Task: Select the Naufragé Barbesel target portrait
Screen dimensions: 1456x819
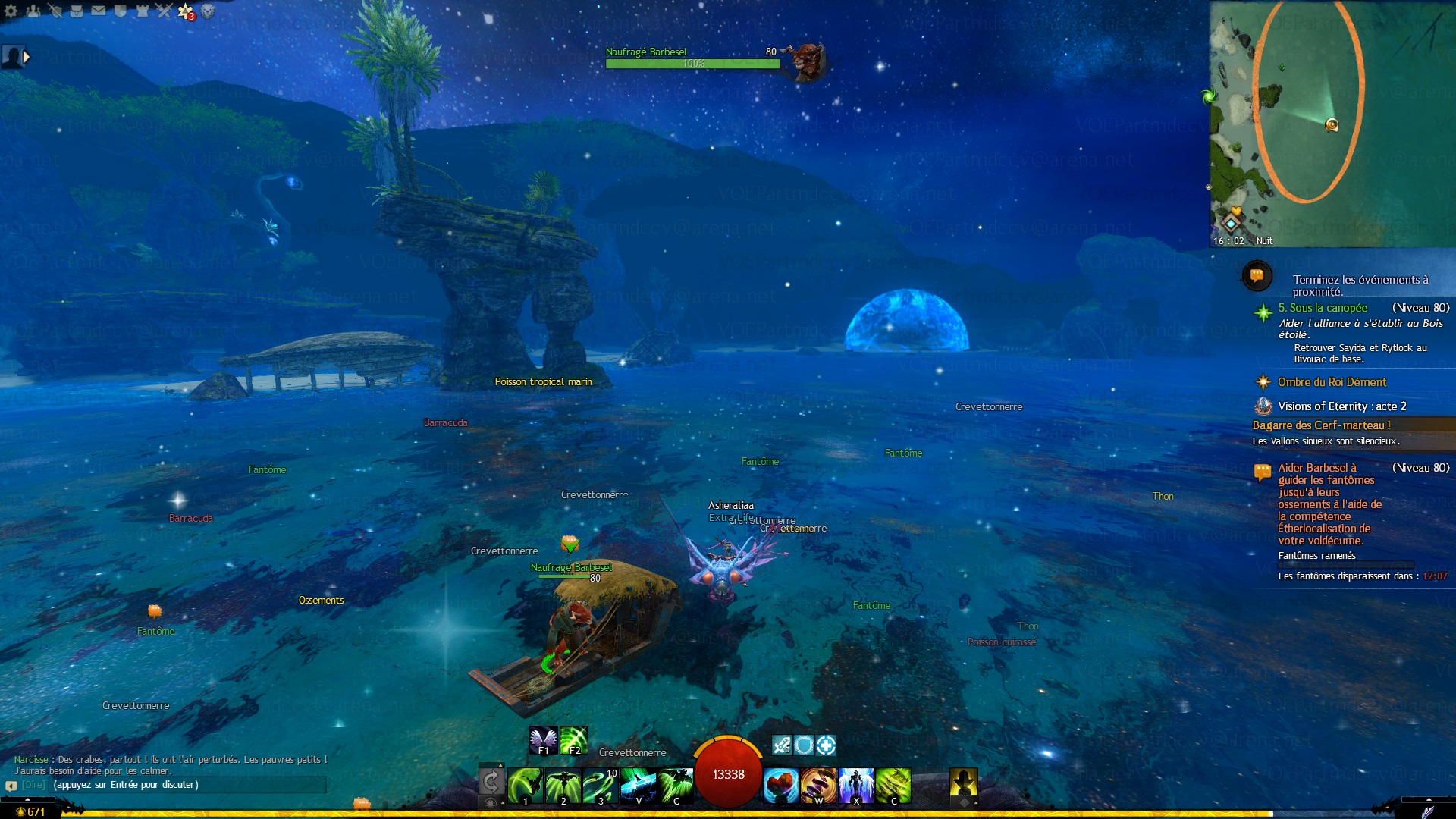Action: [x=805, y=59]
